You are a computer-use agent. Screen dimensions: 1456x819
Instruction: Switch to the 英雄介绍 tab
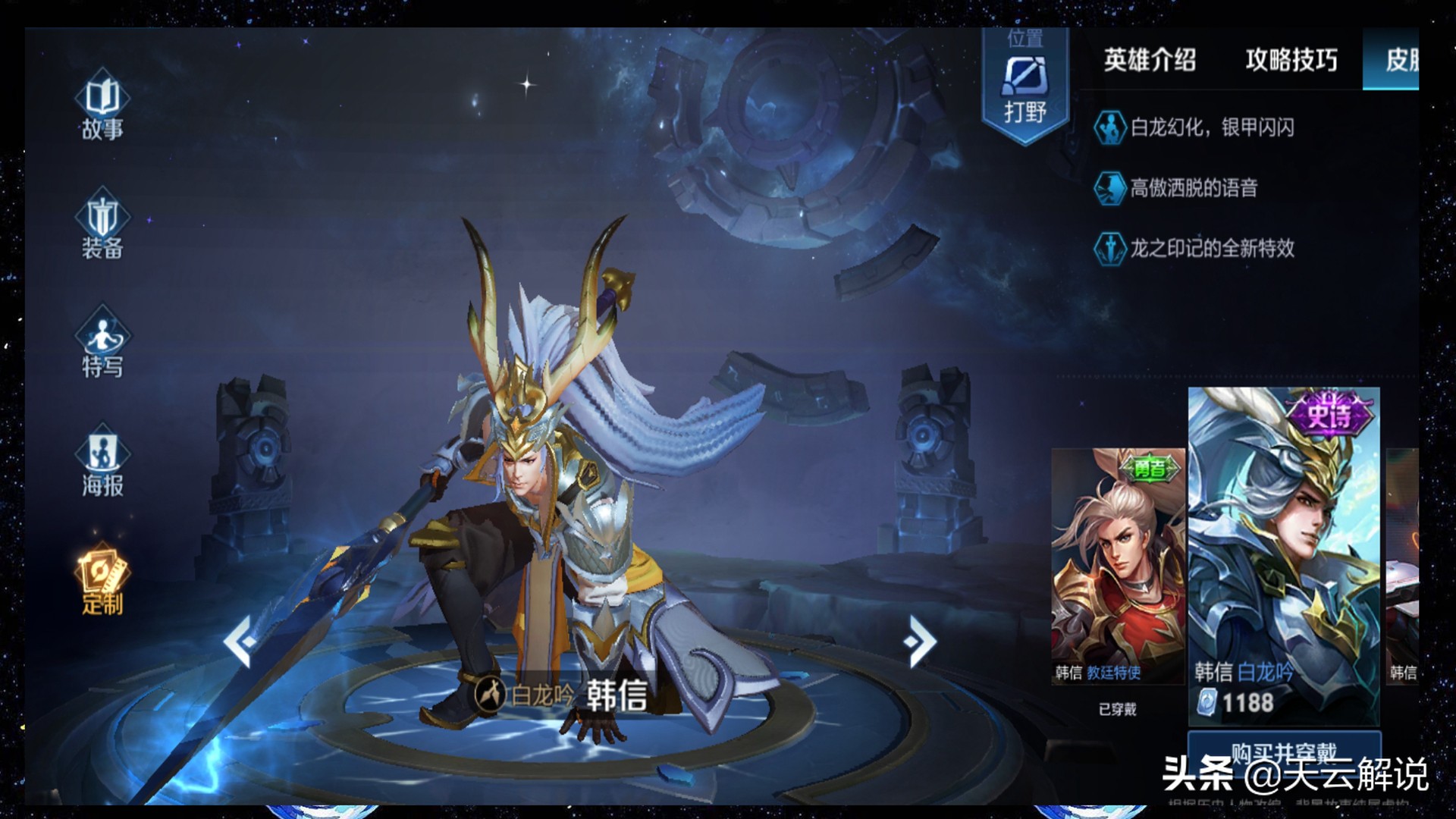[1150, 60]
